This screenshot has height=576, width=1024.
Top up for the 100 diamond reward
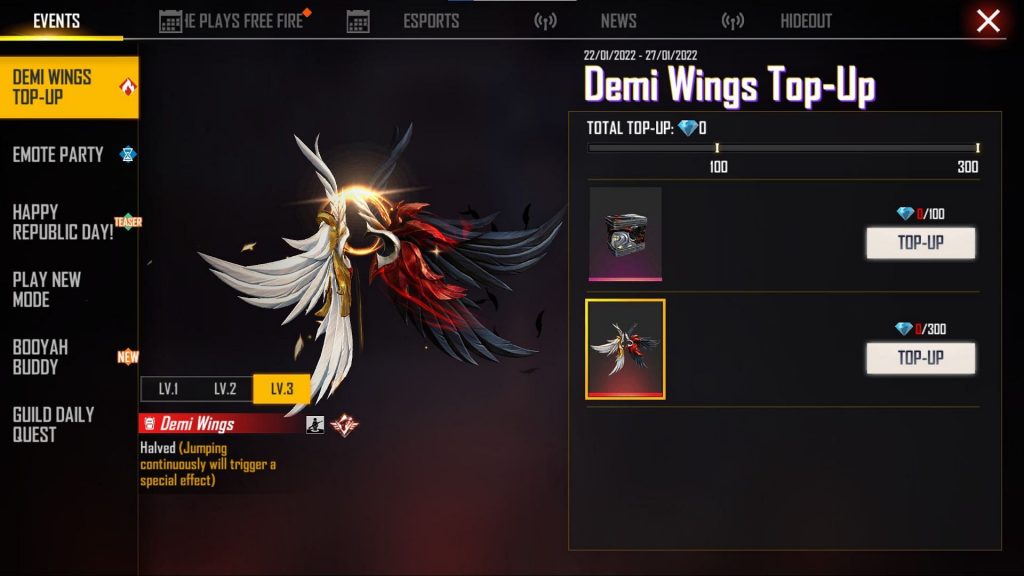tap(920, 243)
